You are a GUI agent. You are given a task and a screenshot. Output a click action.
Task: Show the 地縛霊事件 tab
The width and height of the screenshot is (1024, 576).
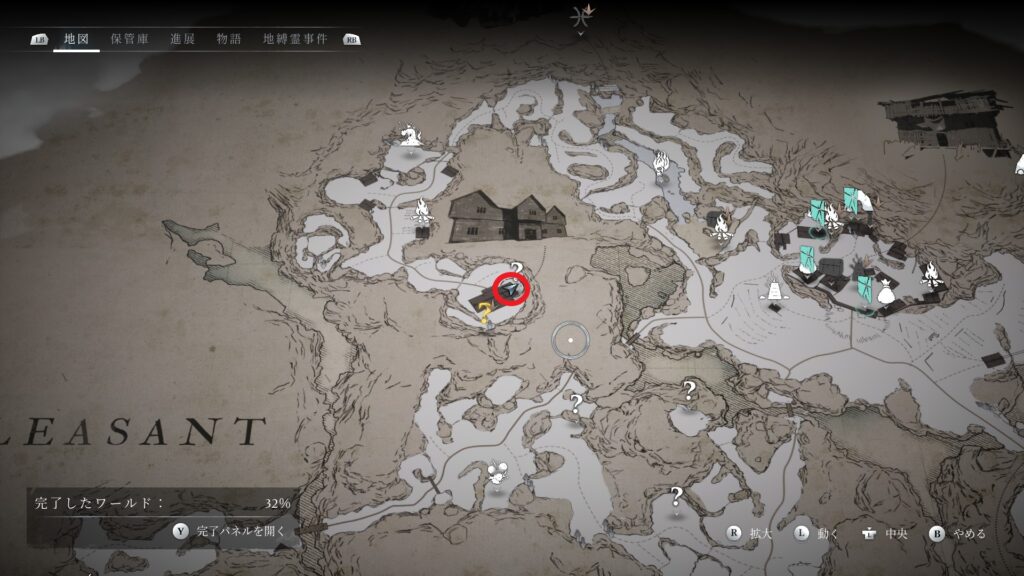(294, 40)
